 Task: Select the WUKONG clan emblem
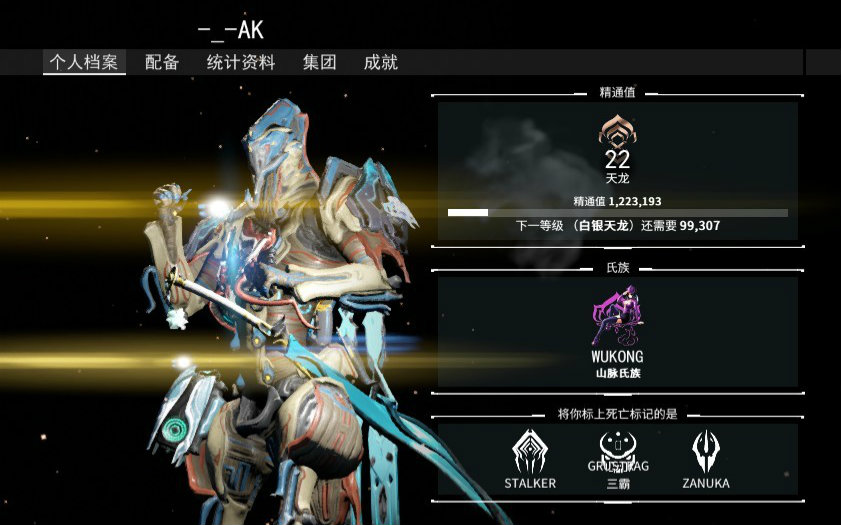[x=617, y=314]
